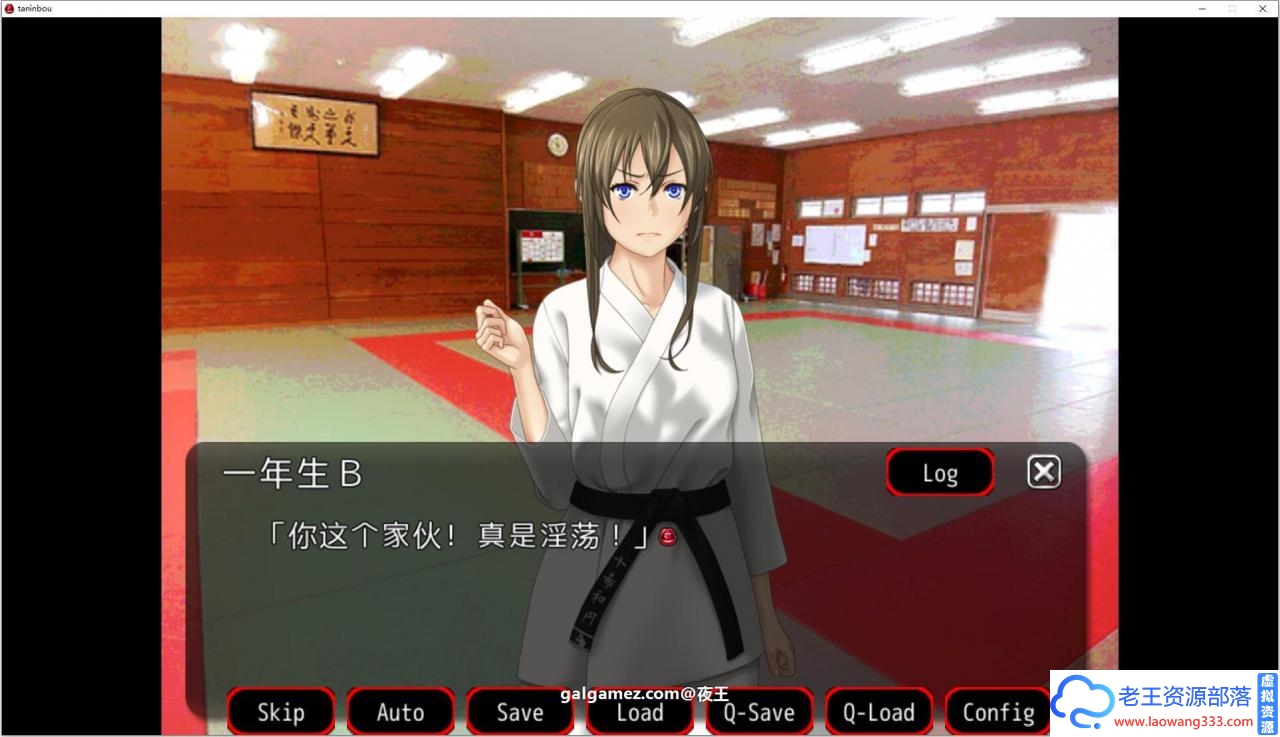1280x737 pixels.
Task: Open the Save screen
Action: click(x=520, y=712)
